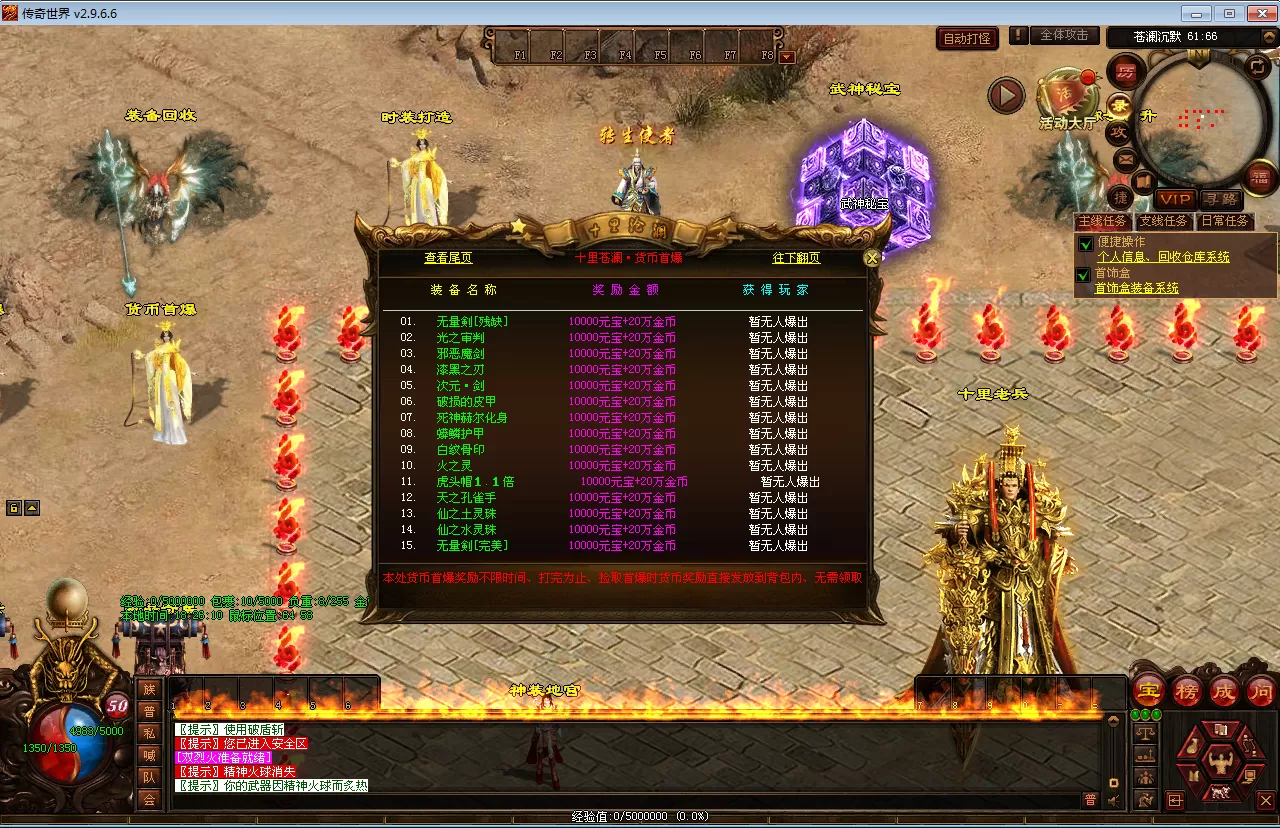Switch to the 日常任务 tab
Screen dimensions: 1280x828
pyautogui.click(x=1225, y=221)
